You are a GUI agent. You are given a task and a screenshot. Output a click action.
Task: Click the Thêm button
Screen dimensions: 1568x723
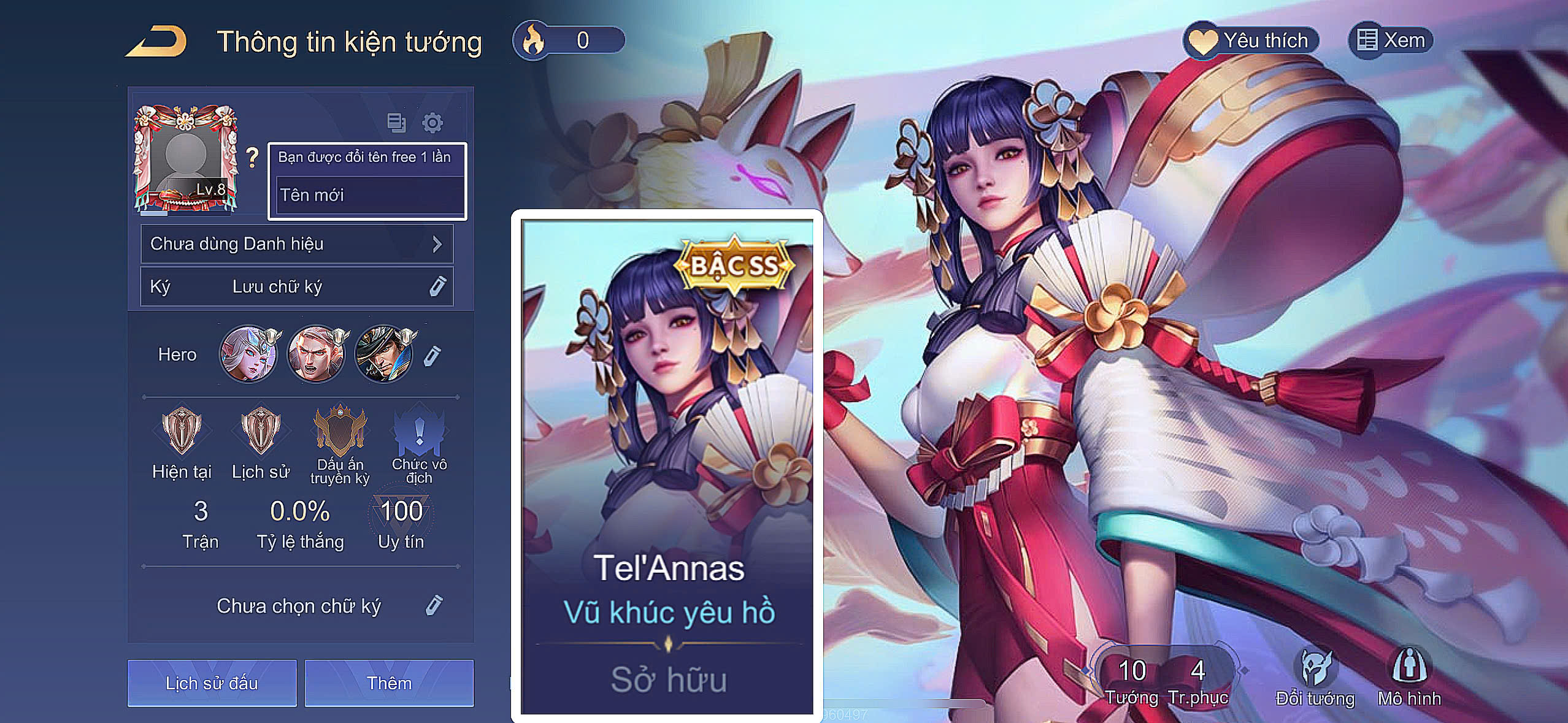(391, 682)
